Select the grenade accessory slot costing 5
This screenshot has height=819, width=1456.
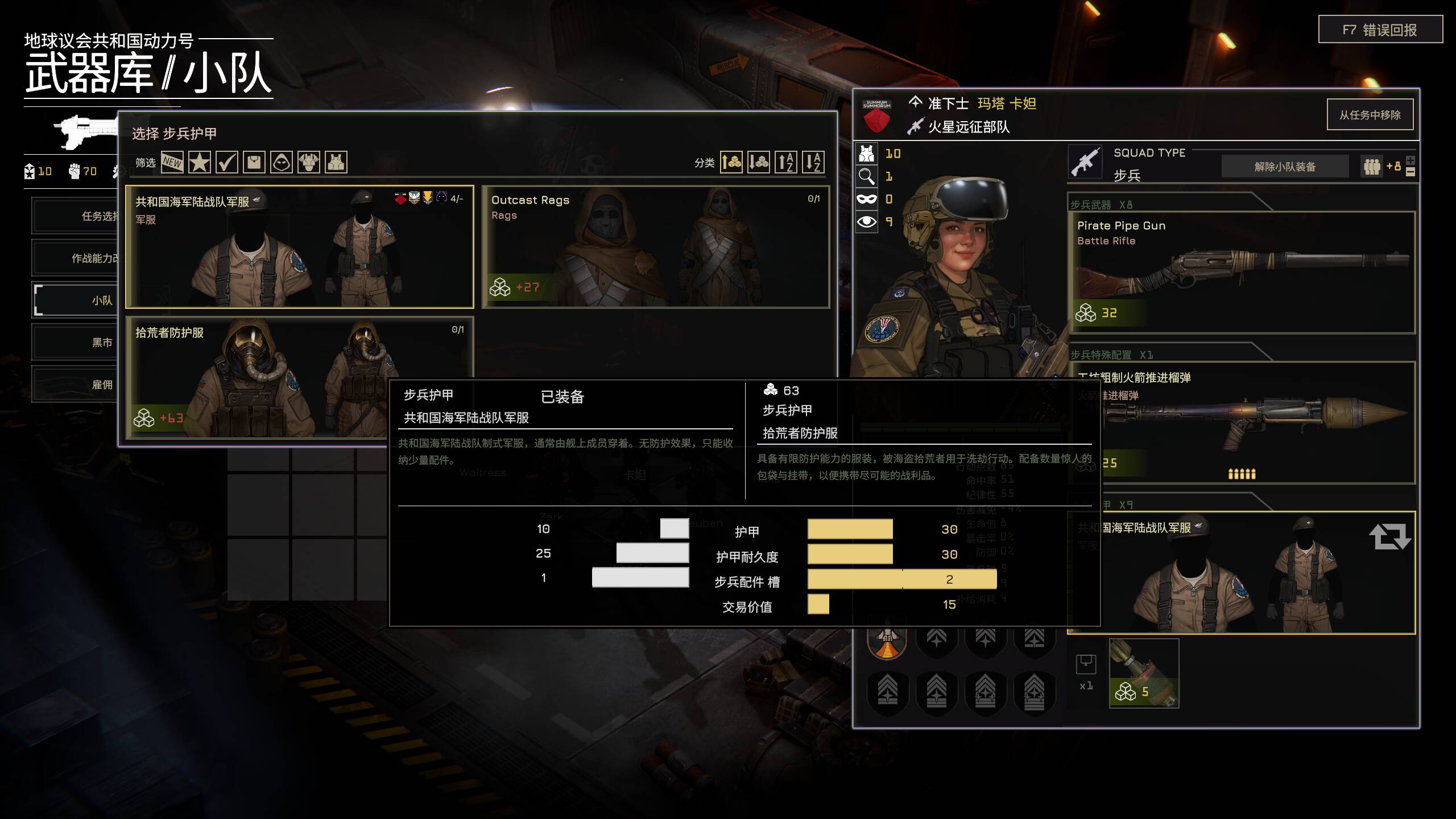tap(1144, 673)
